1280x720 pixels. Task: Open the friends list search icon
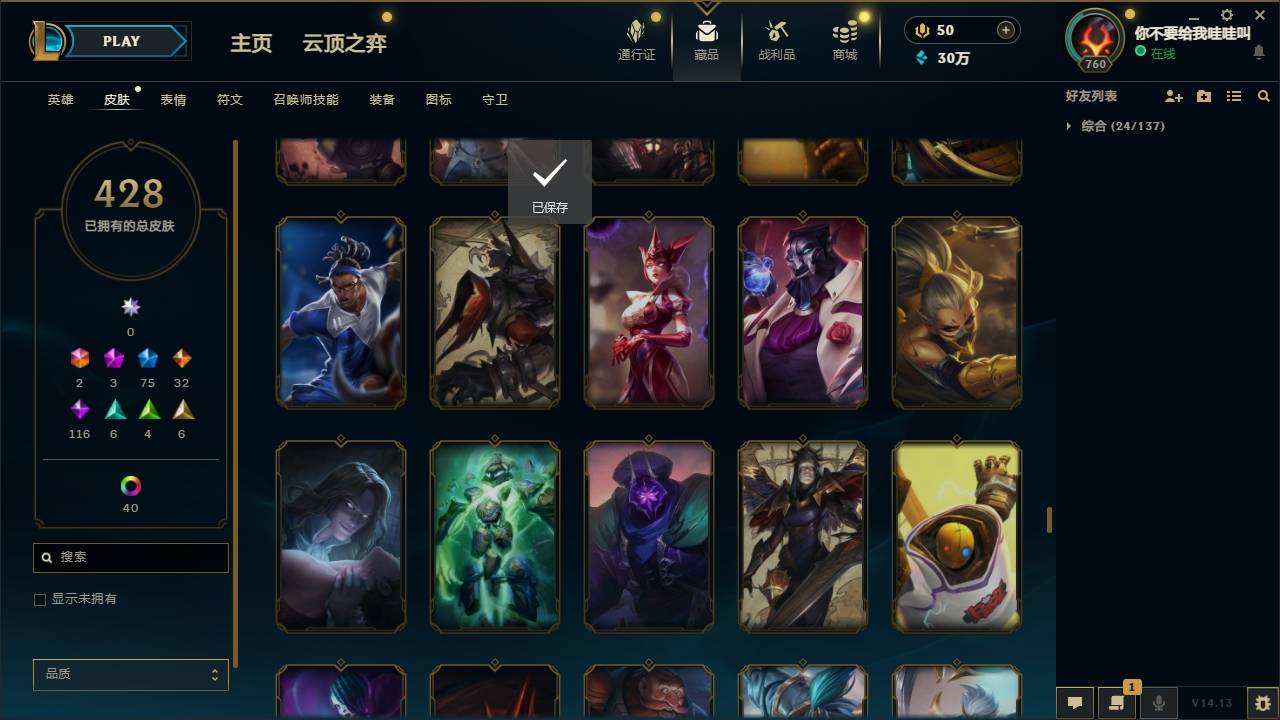(x=1264, y=95)
